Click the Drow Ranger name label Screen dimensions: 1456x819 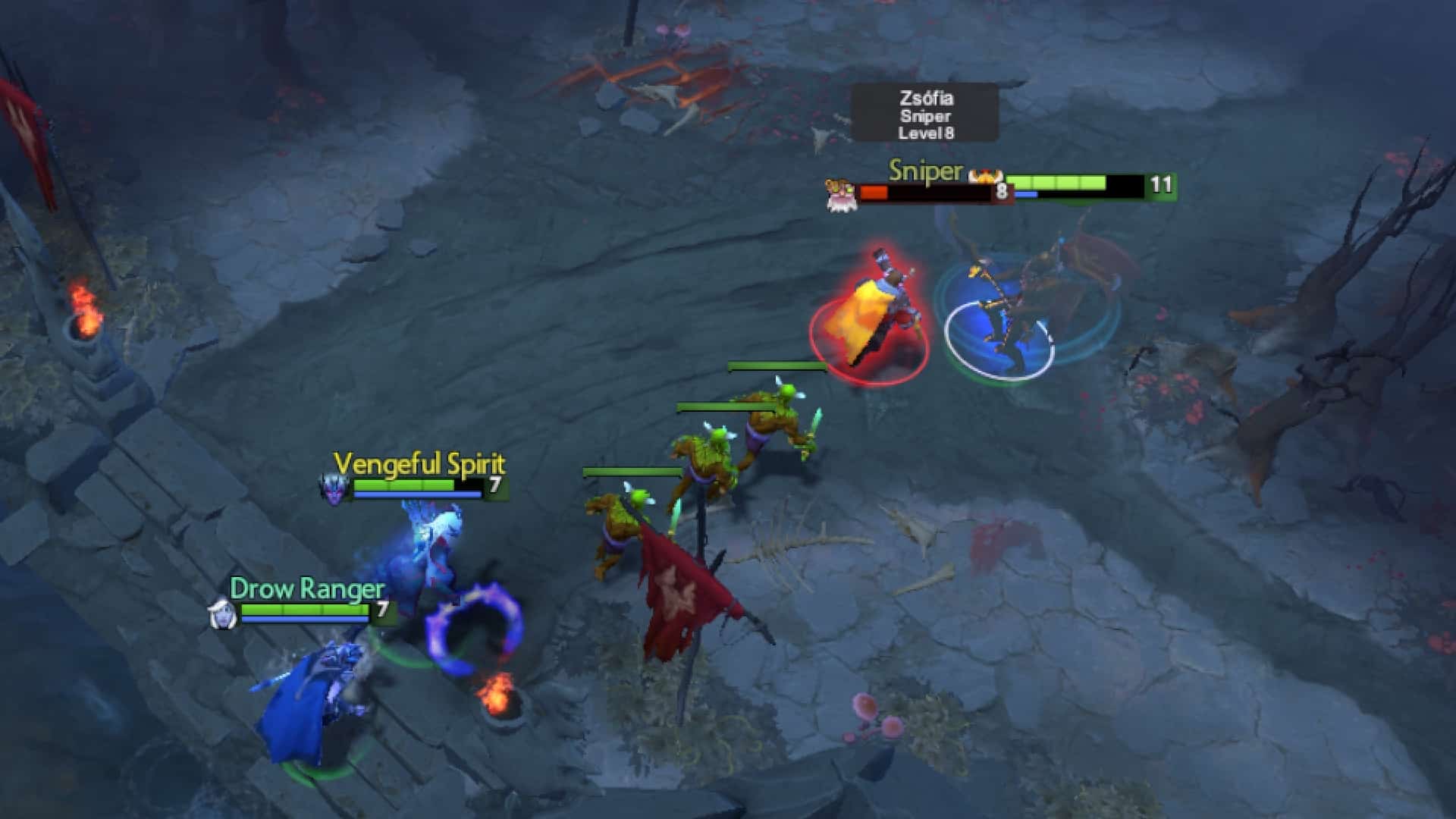point(306,589)
